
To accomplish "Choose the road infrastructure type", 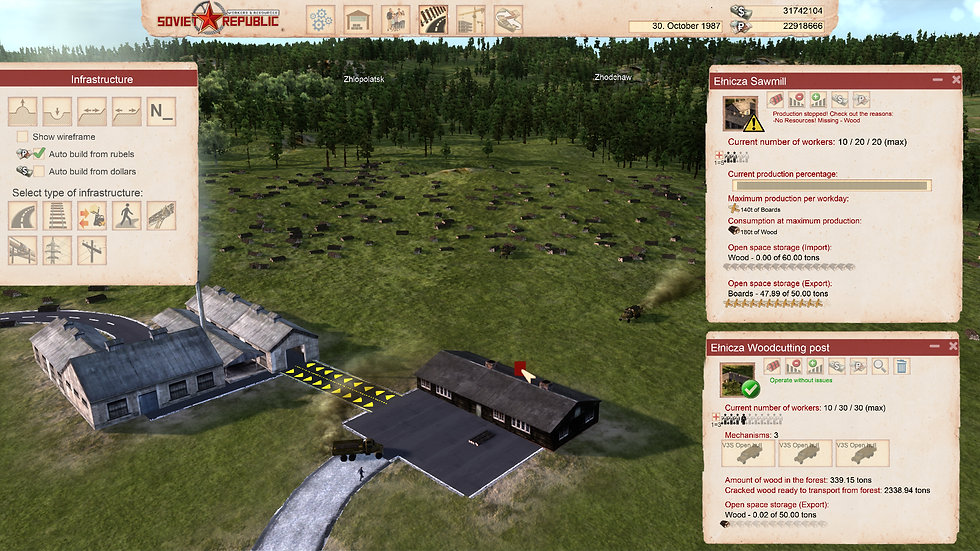I will (x=22, y=215).
